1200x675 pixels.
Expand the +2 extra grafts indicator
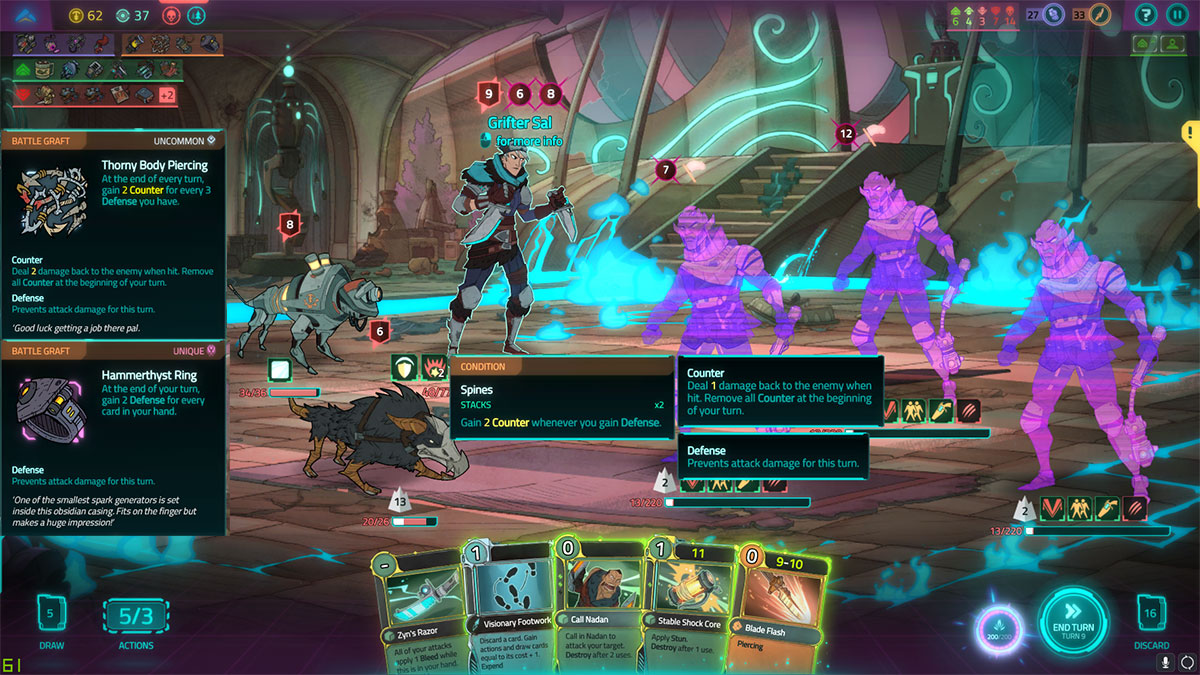[167, 95]
